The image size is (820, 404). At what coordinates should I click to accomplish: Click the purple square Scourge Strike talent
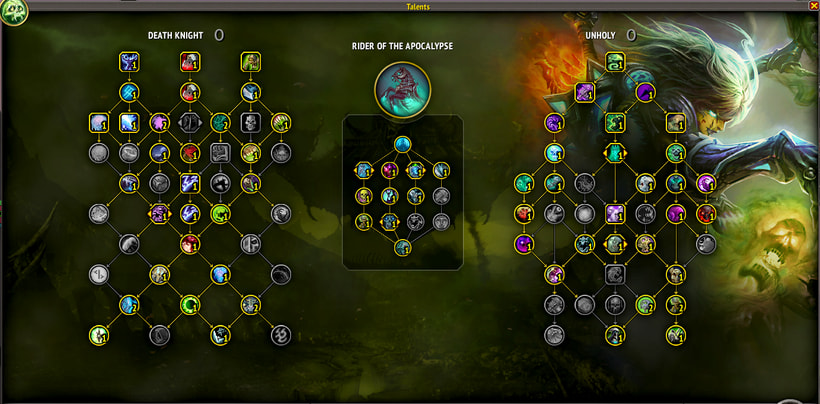click(x=584, y=93)
